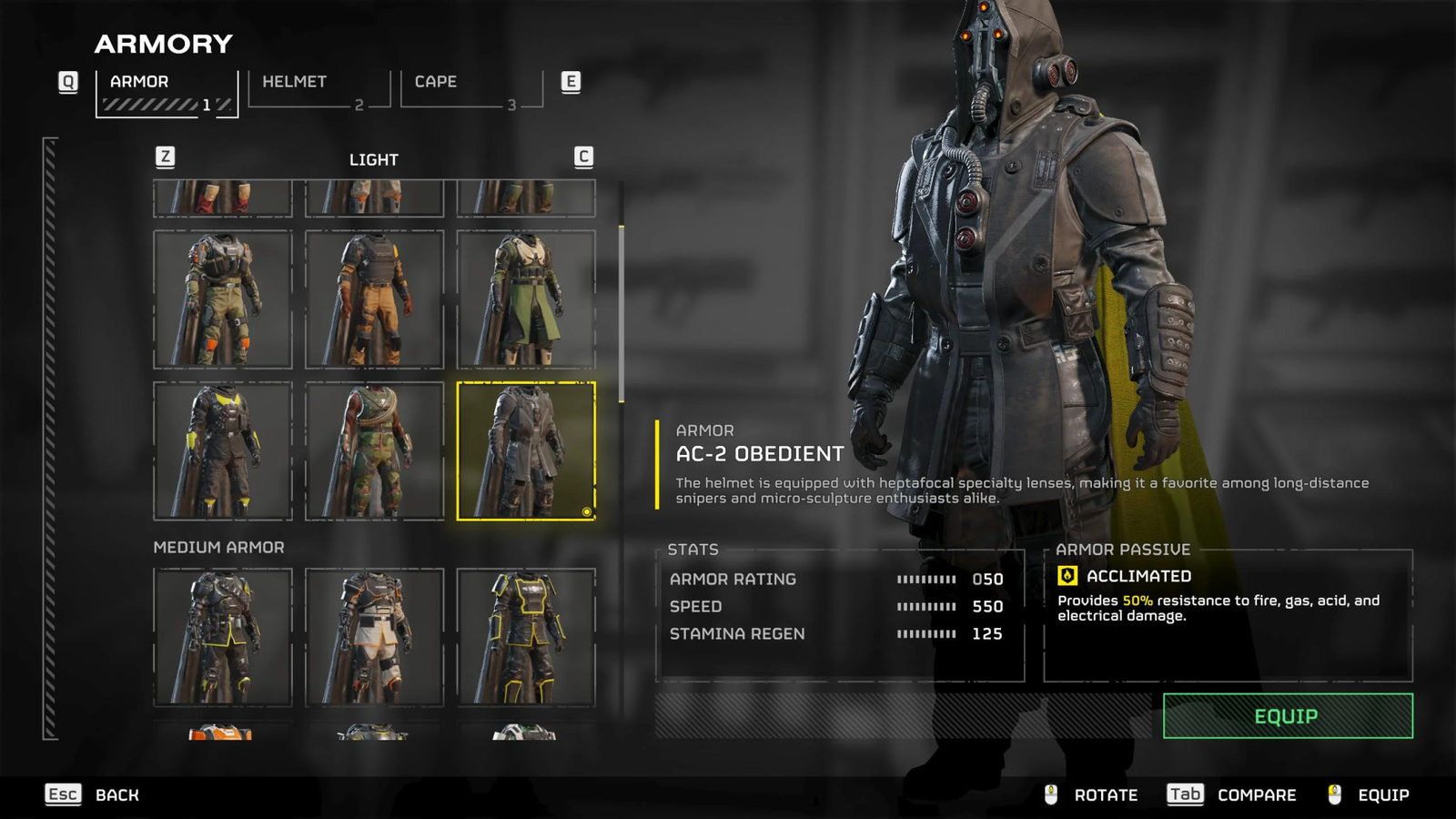Select the green camouflage light armor
1456x819 pixels.
[x=374, y=450]
